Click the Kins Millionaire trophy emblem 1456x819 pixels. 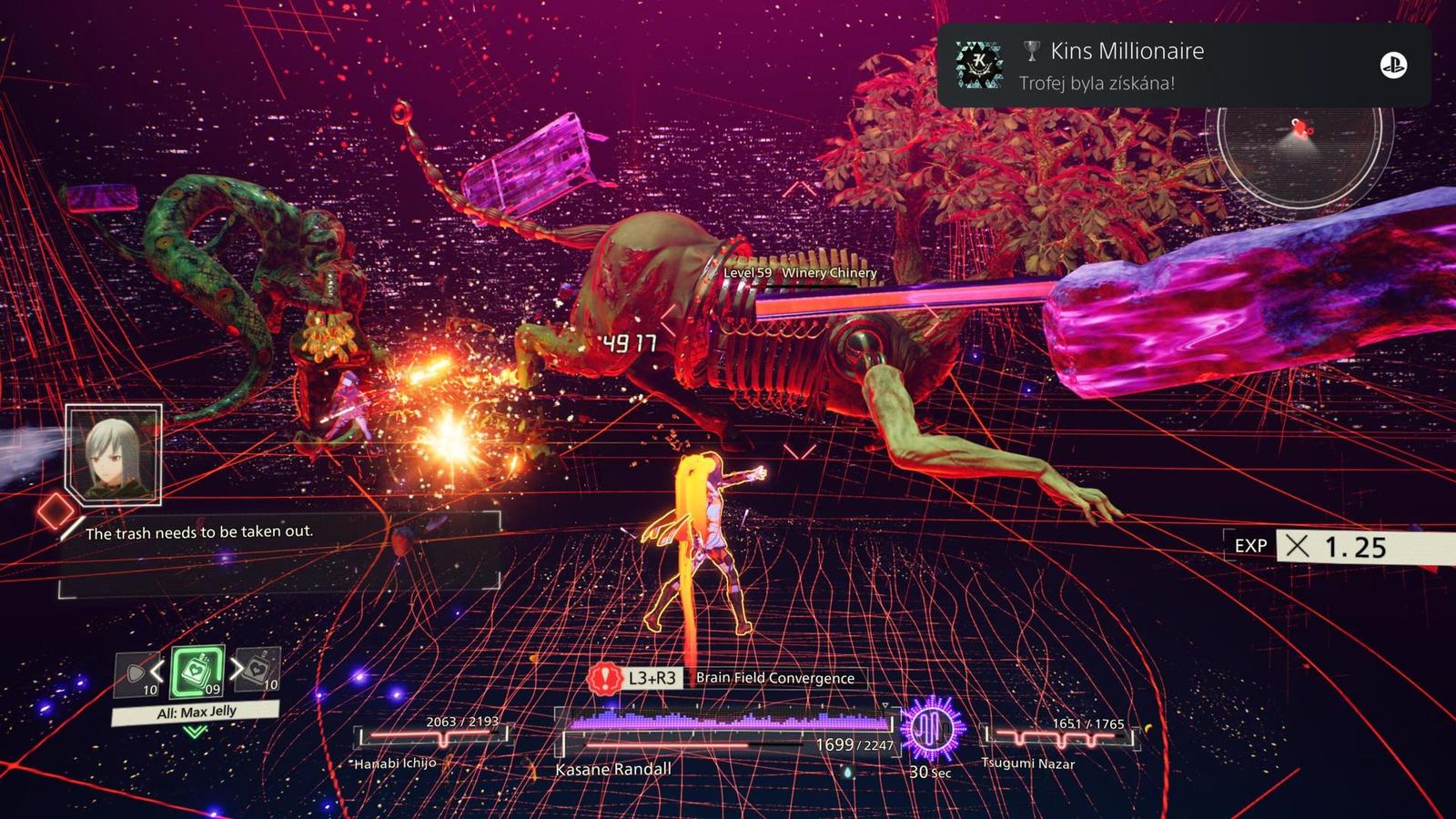click(978, 66)
